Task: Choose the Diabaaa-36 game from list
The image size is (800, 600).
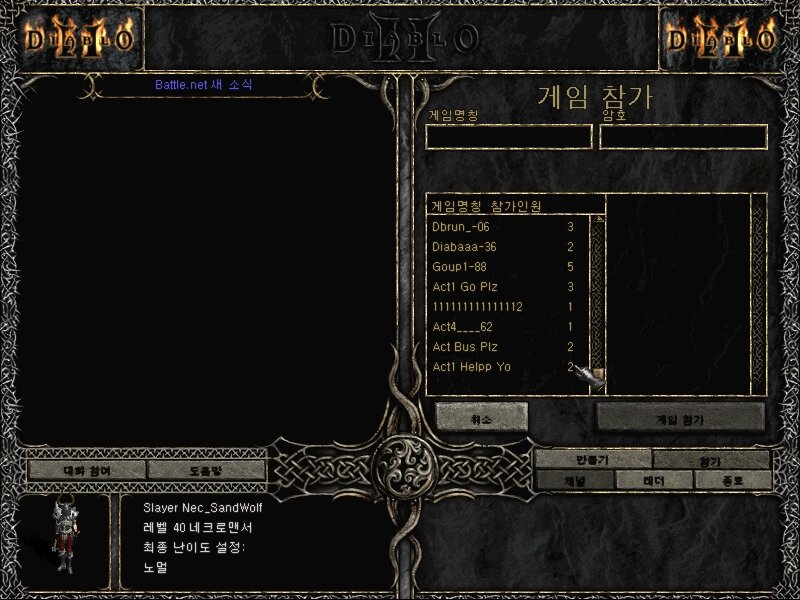Action: click(500, 247)
